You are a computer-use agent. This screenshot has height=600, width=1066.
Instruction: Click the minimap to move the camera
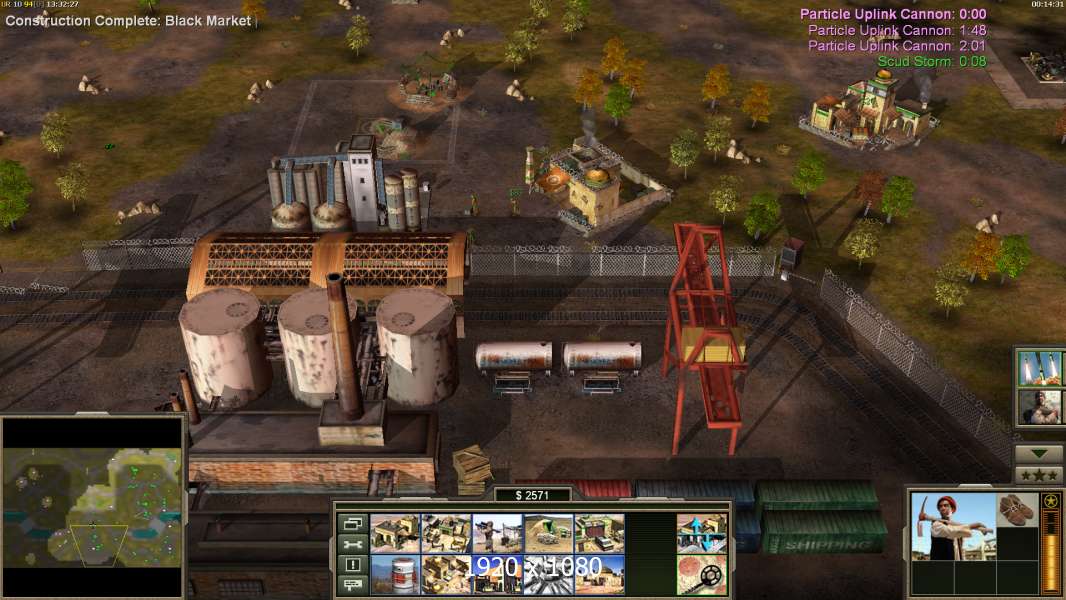click(93, 507)
